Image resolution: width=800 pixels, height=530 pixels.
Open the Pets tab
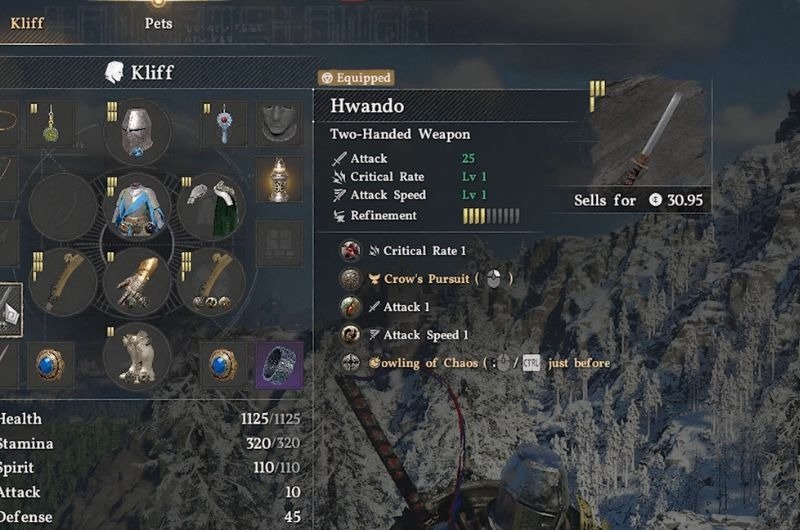pyautogui.click(x=158, y=22)
